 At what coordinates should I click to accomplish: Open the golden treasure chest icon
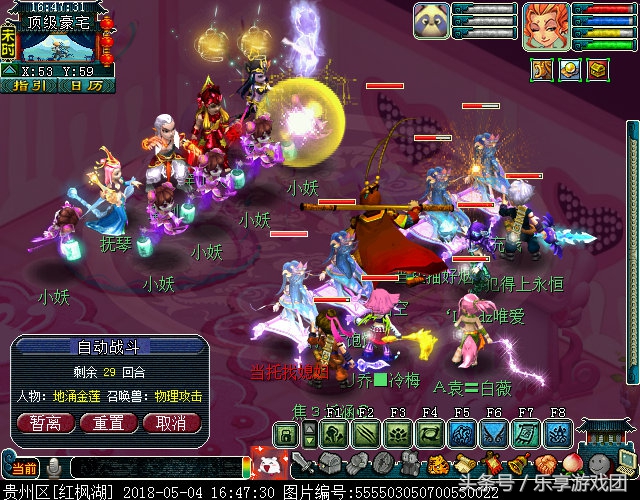pos(598,69)
